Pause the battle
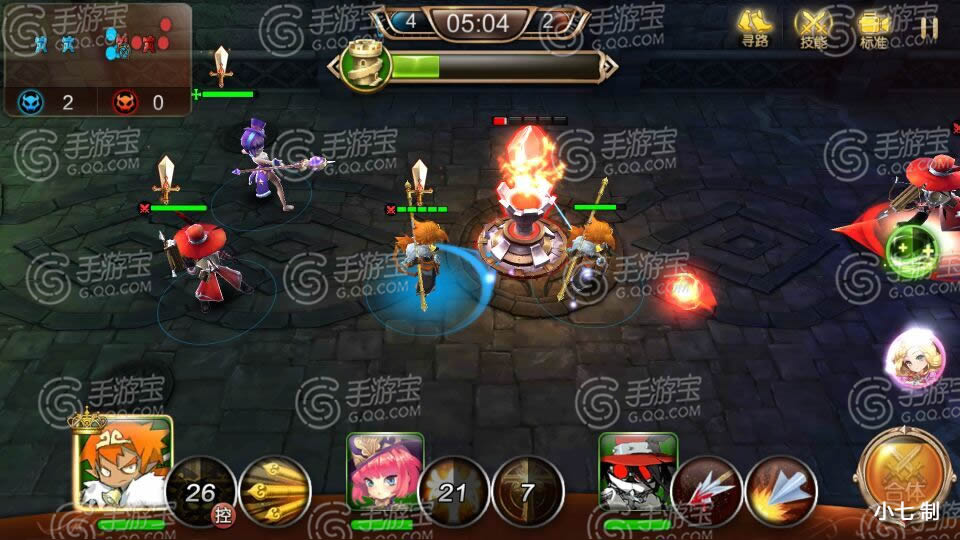960x540 pixels. [x=929, y=28]
